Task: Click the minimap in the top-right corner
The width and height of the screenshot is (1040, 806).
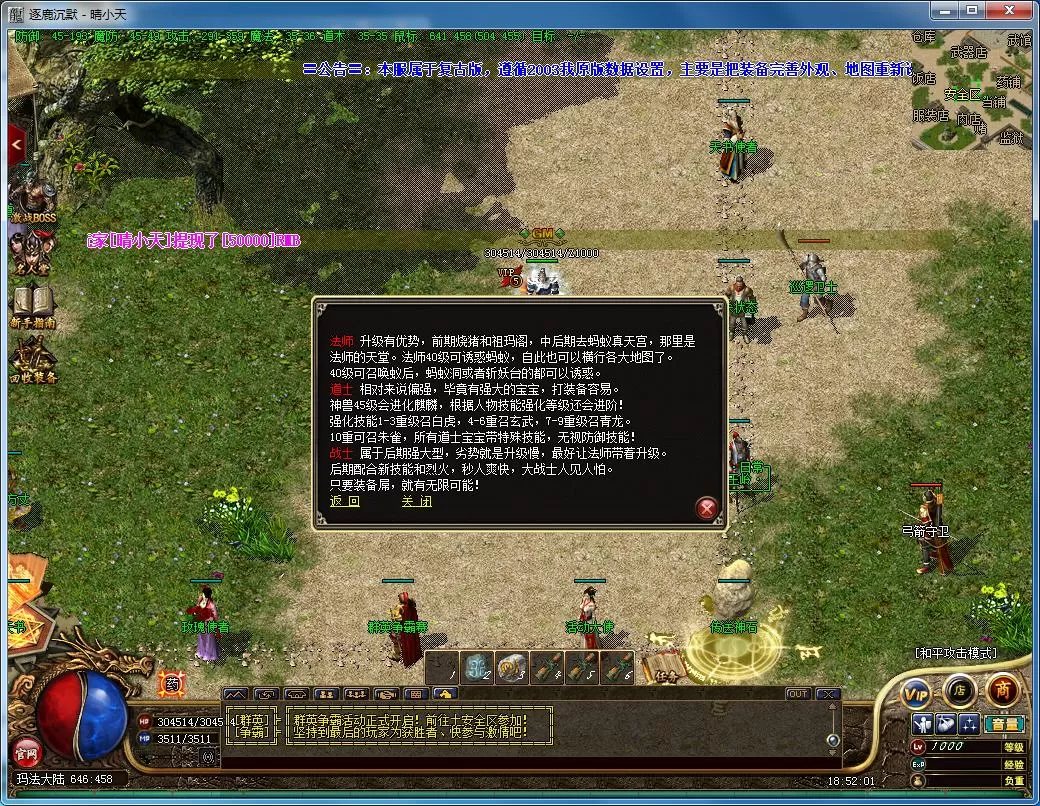Action: tap(971, 88)
